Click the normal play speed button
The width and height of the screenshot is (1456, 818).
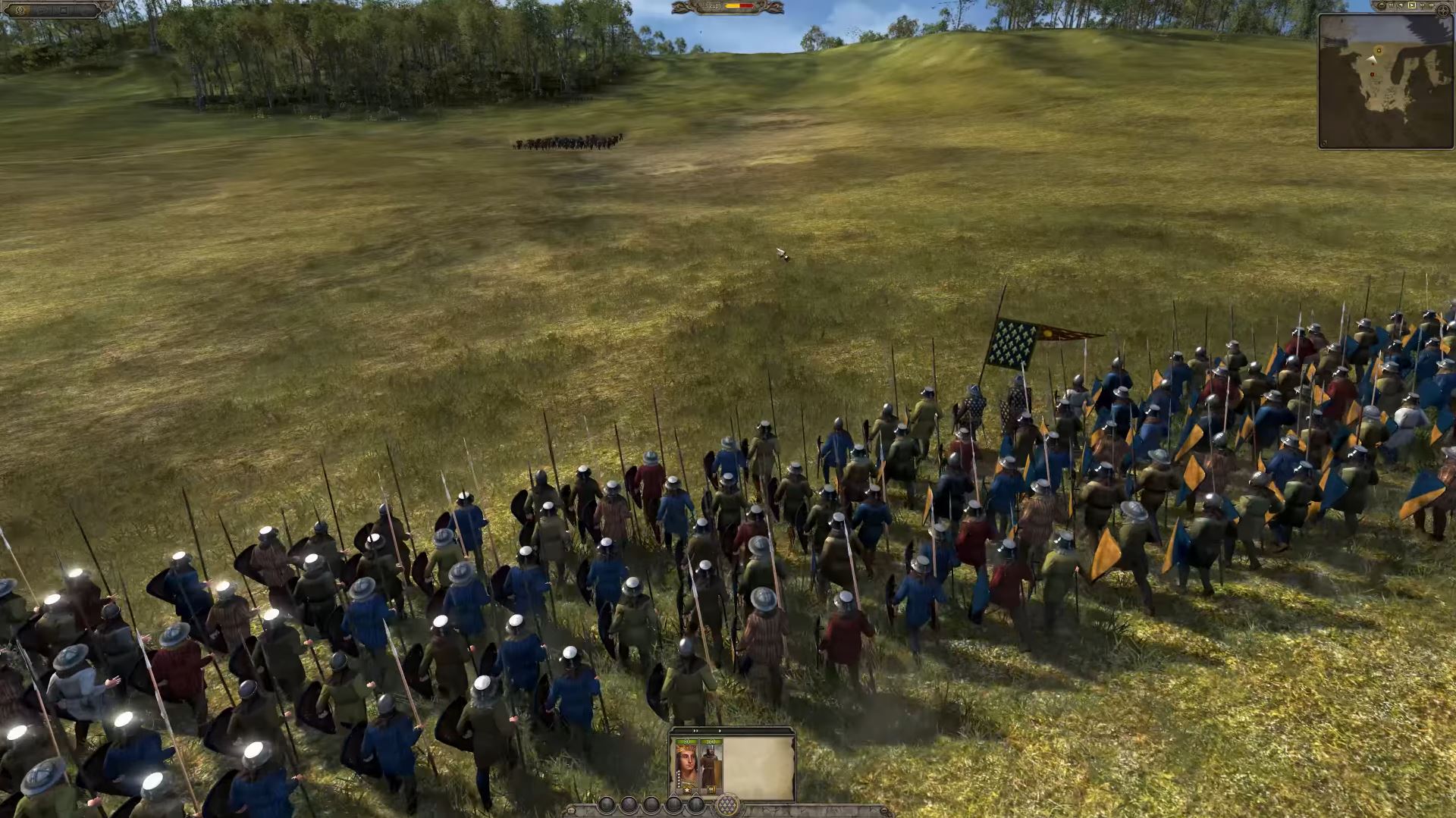click(x=1412, y=5)
